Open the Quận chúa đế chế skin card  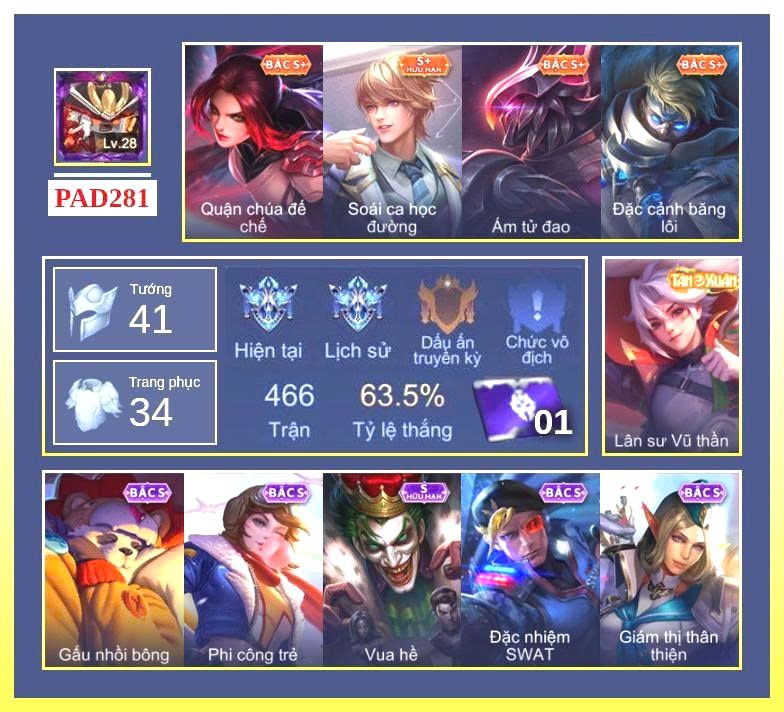253,140
